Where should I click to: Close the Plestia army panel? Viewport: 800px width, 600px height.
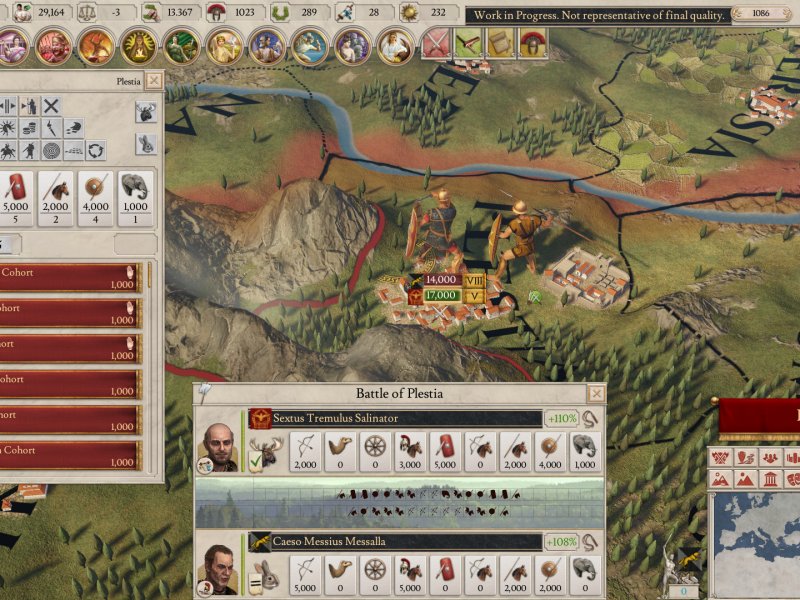coord(153,81)
